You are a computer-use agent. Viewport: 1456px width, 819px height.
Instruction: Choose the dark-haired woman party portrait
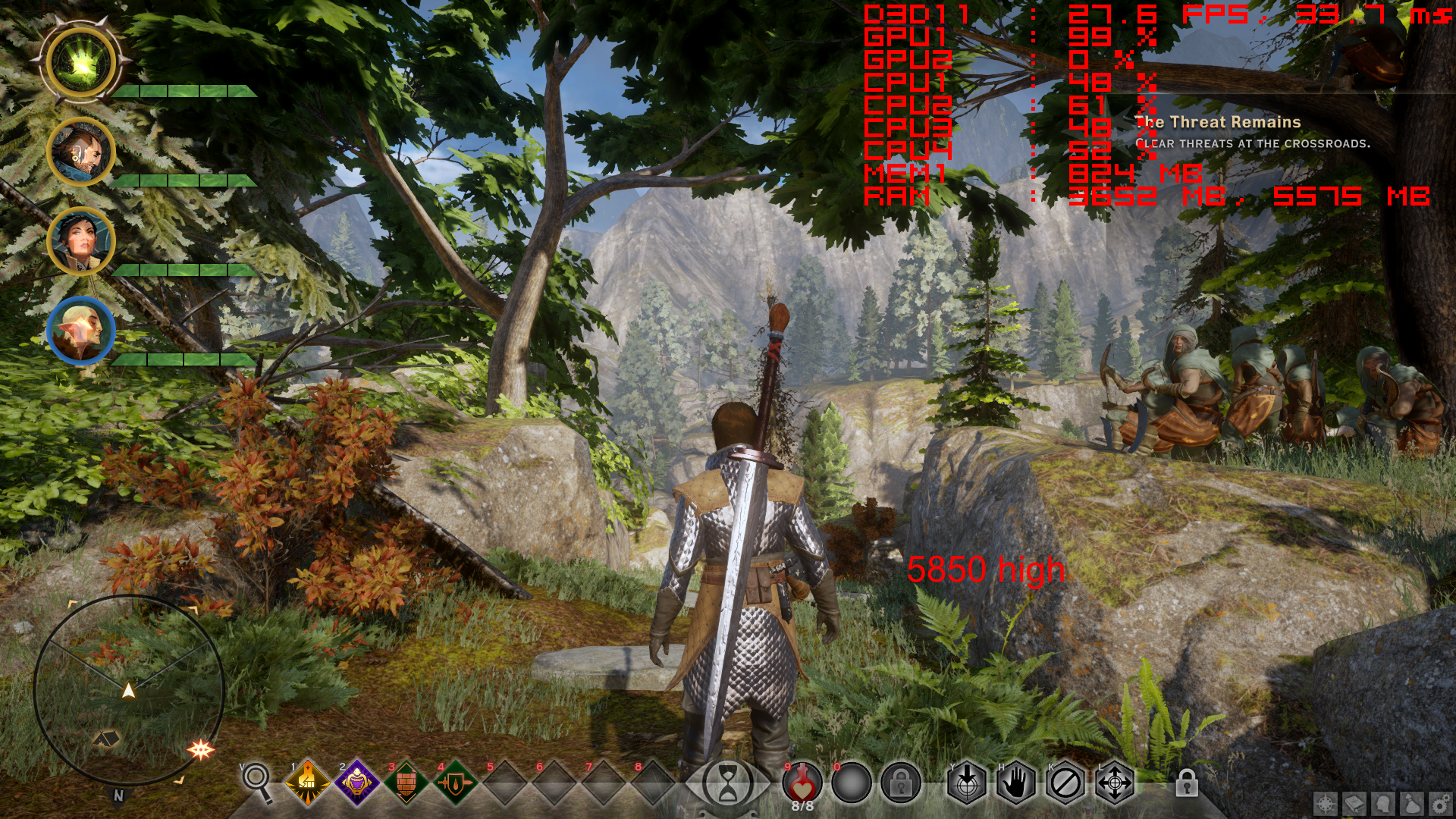[81, 241]
